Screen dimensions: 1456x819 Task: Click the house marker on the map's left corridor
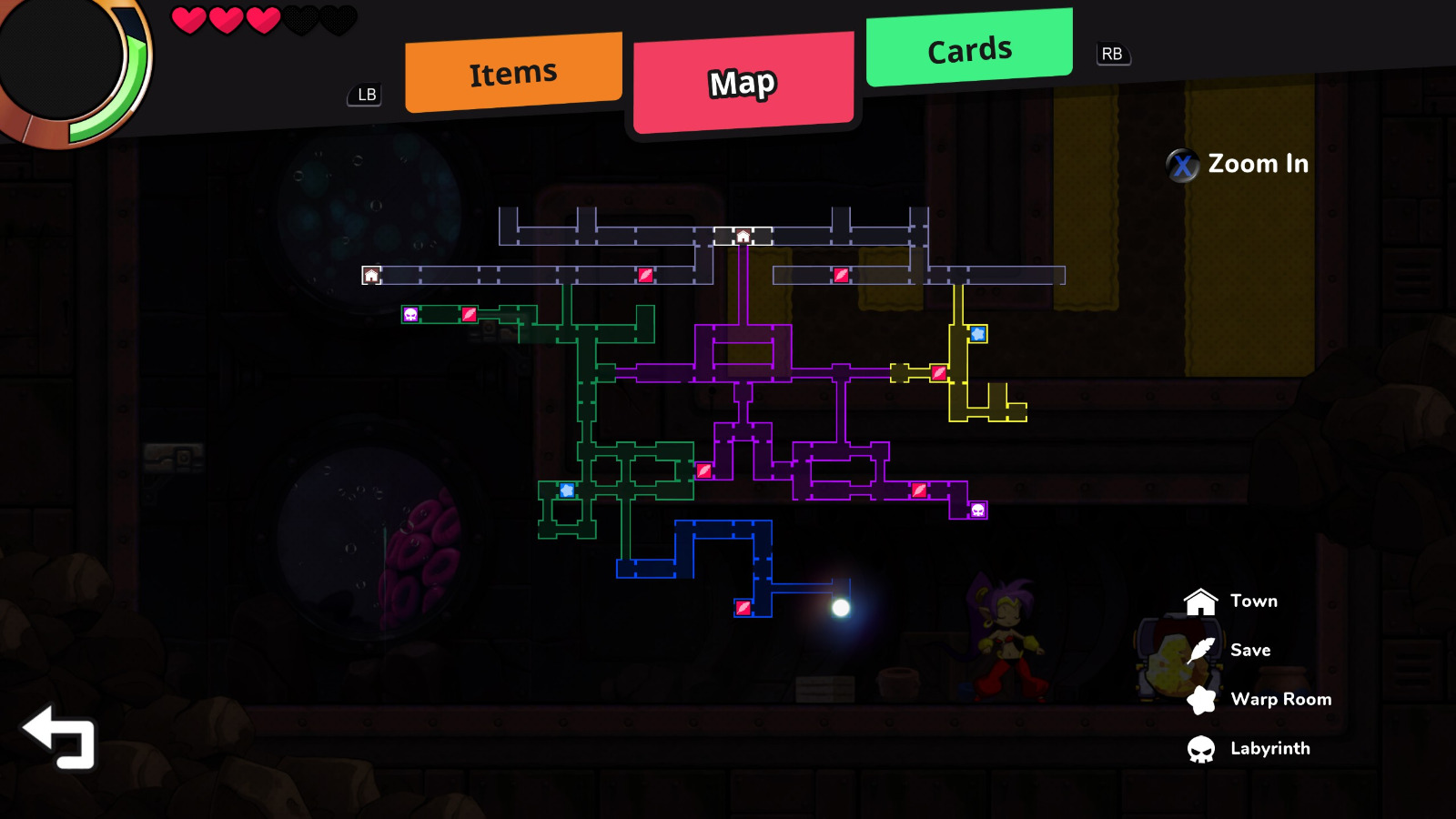[x=370, y=275]
